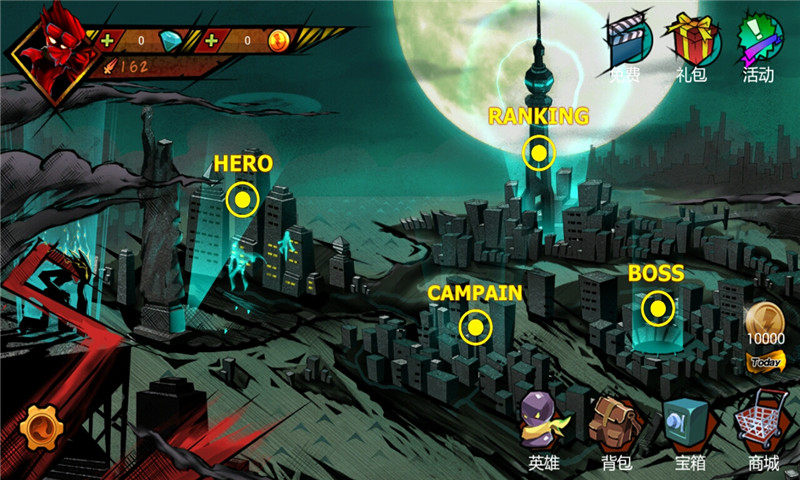Visit the shop (商城) cart icon
Viewport: 800px width, 480px height.
coord(762,424)
